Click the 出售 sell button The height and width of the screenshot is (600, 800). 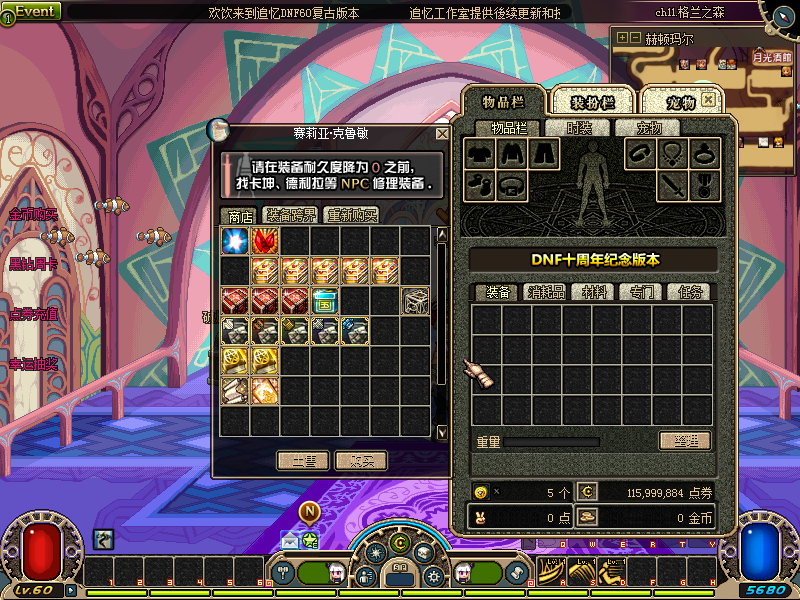[303, 461]
